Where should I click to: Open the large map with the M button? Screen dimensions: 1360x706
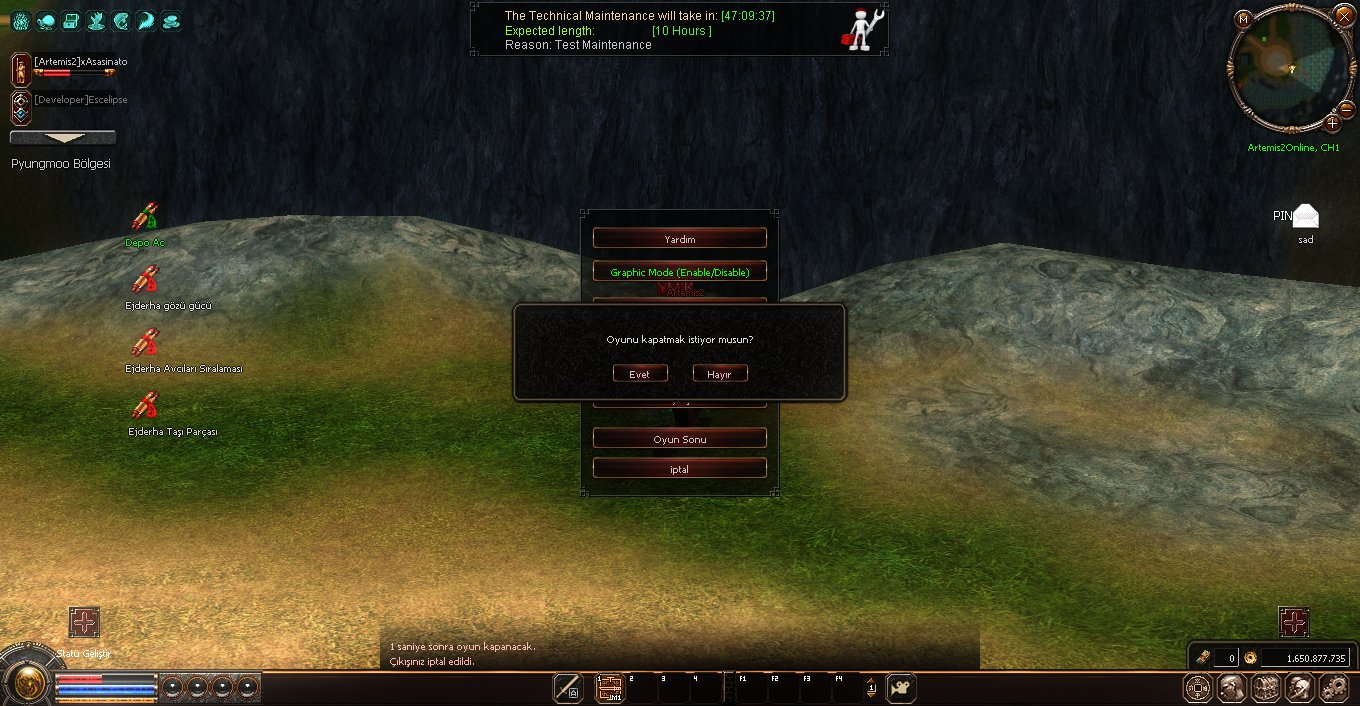click(1243, 18)
